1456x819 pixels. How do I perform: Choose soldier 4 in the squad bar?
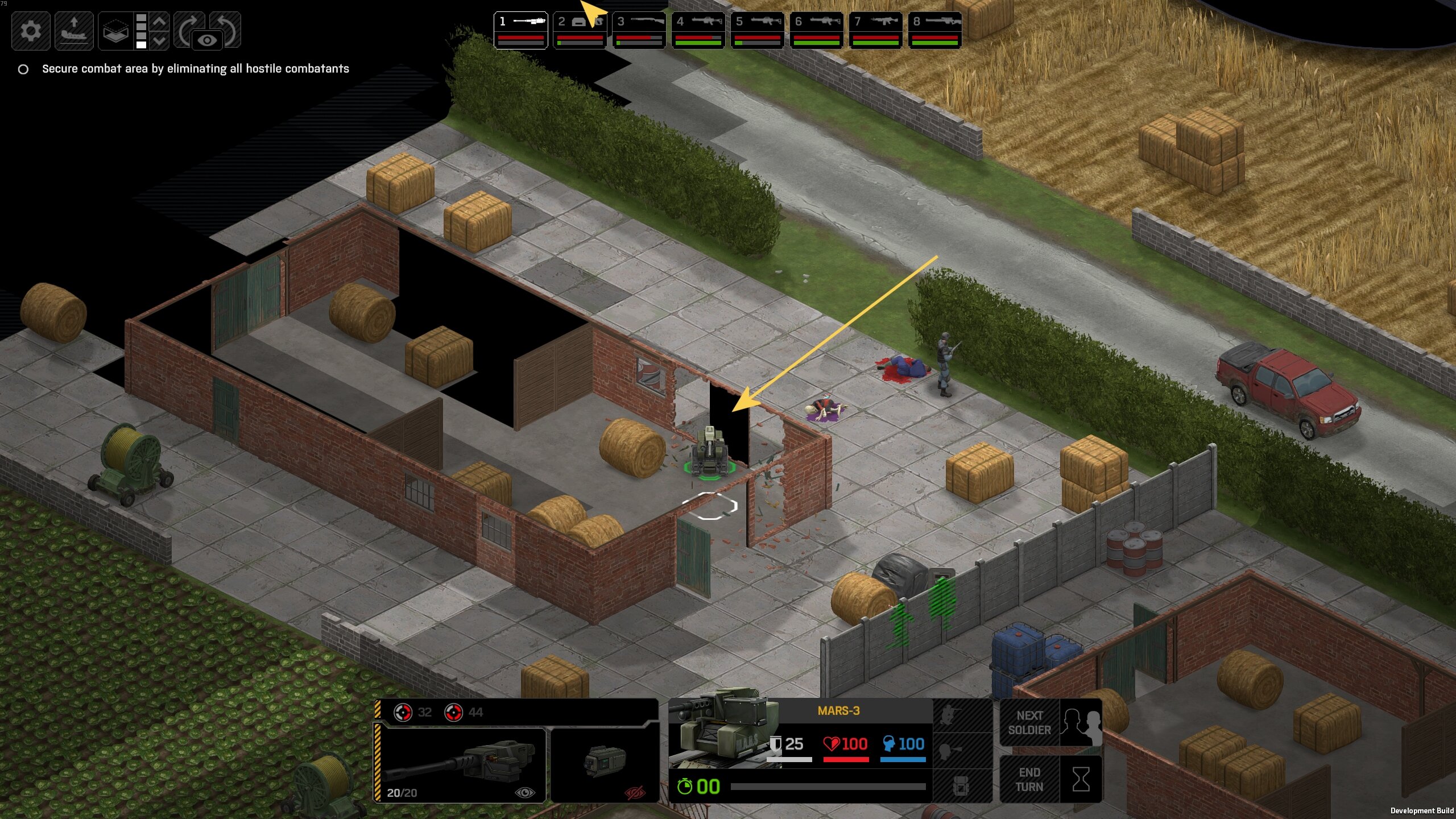[x=698, y=30]
